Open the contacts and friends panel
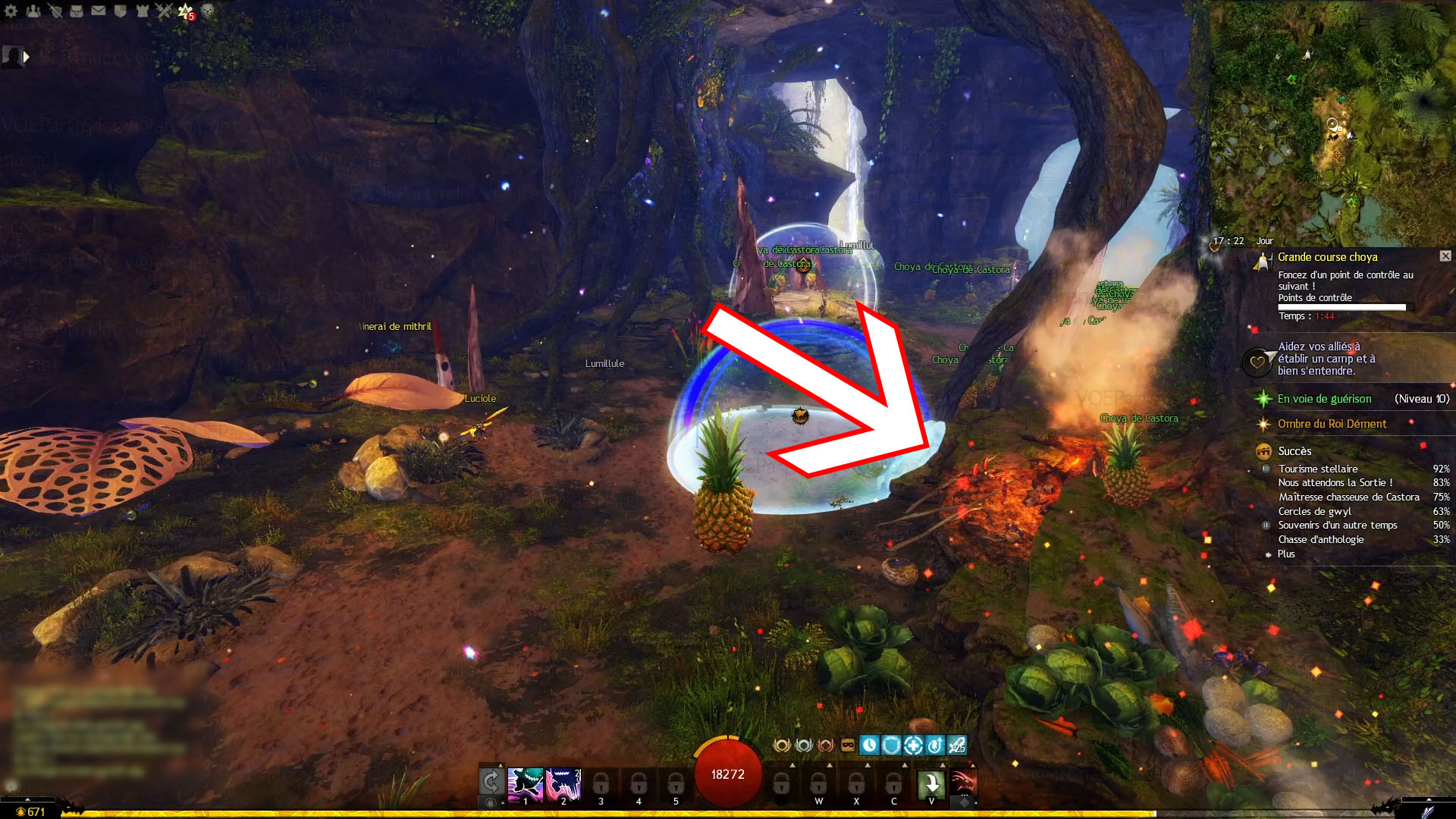The image size is (1456, 819). [x=33, y=11]
